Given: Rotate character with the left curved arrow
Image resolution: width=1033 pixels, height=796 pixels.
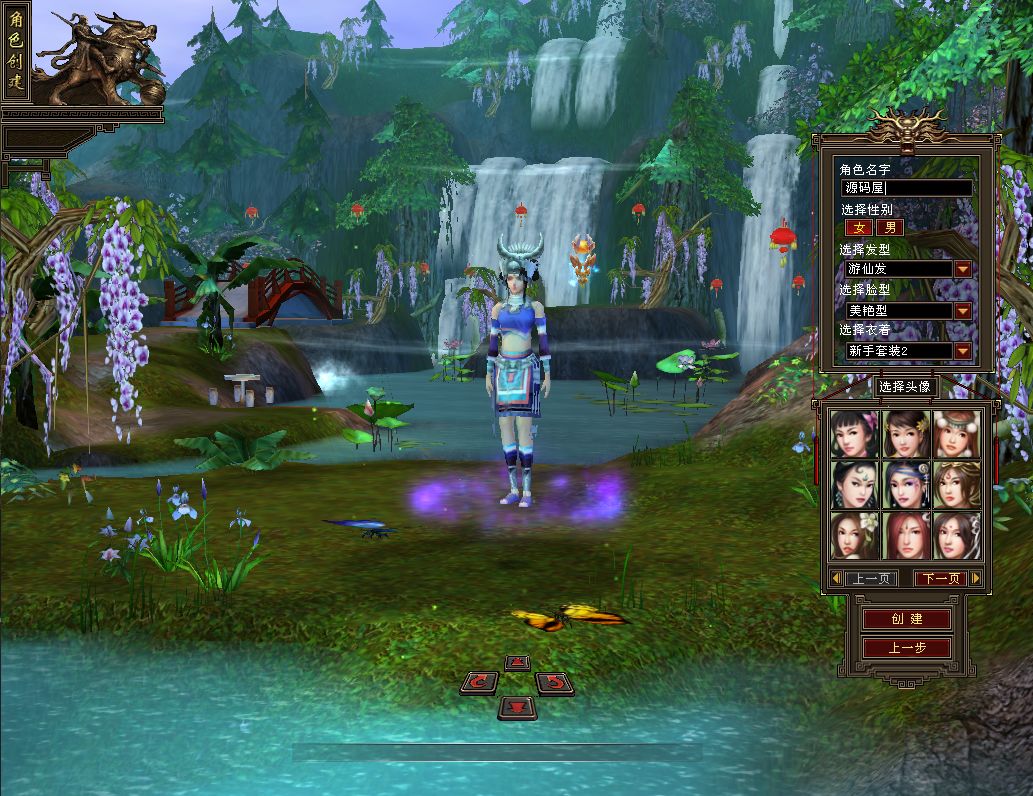Looking at the screenshot, I should coord(481,683).
